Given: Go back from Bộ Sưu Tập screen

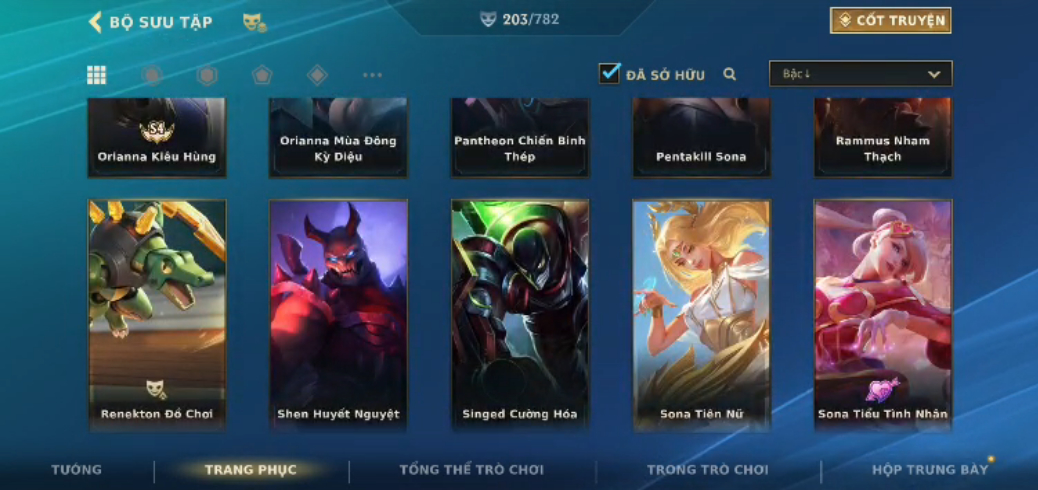Looking at the screenshot, I should pos(96,22).
